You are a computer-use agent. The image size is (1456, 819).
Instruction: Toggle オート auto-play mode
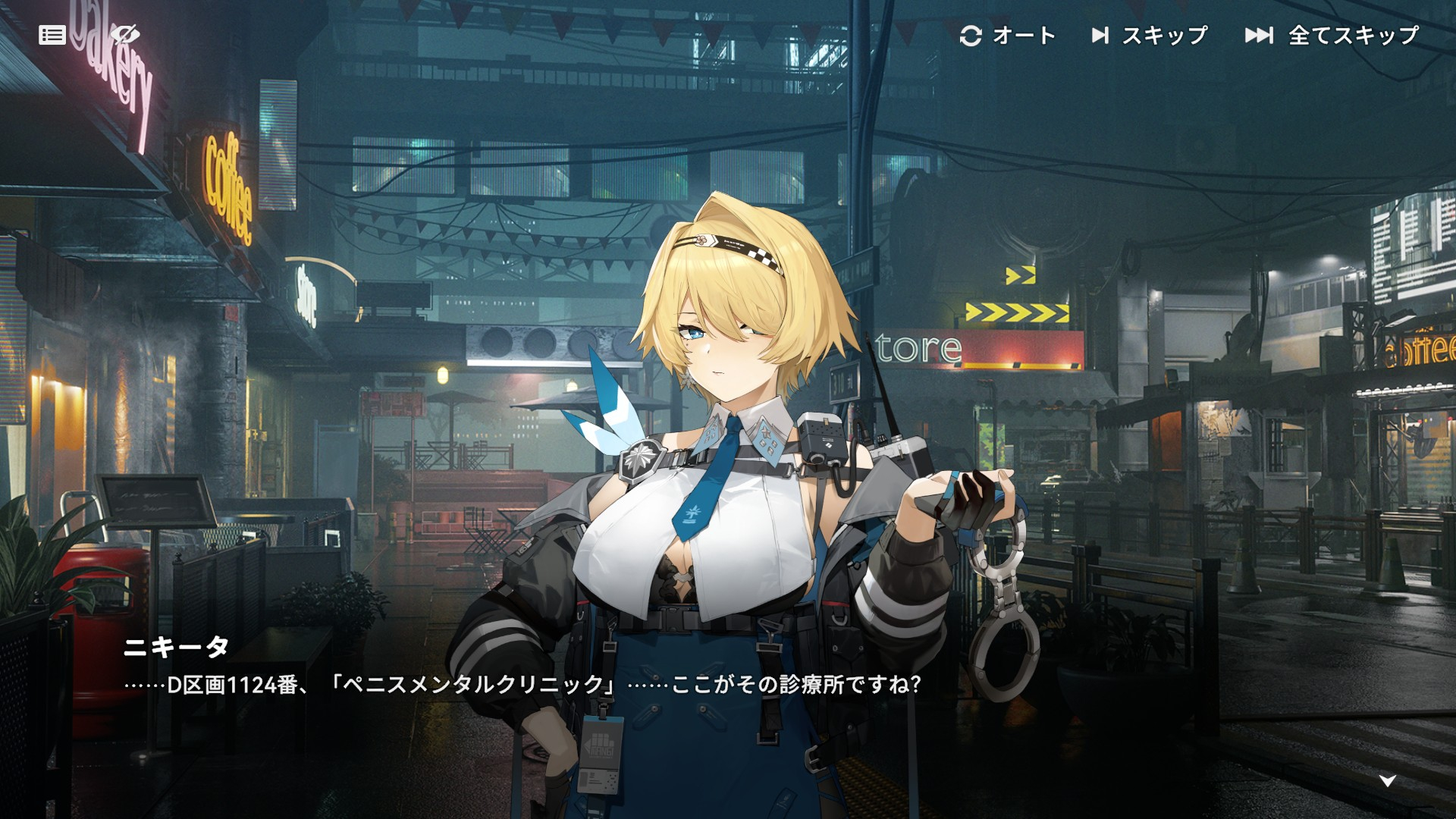tap(1008, 35)
